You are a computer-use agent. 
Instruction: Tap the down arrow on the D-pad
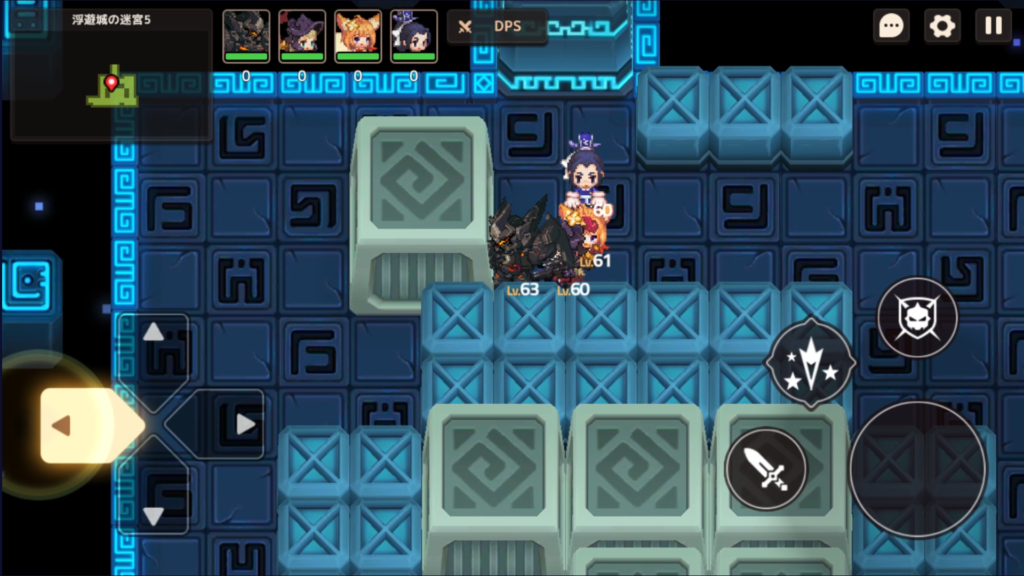tap(153, 516)
